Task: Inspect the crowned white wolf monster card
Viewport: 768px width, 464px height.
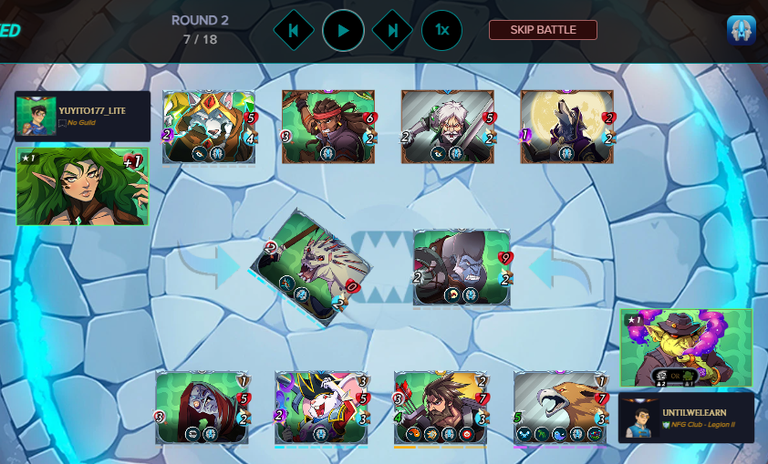Action: click(209, 127)
